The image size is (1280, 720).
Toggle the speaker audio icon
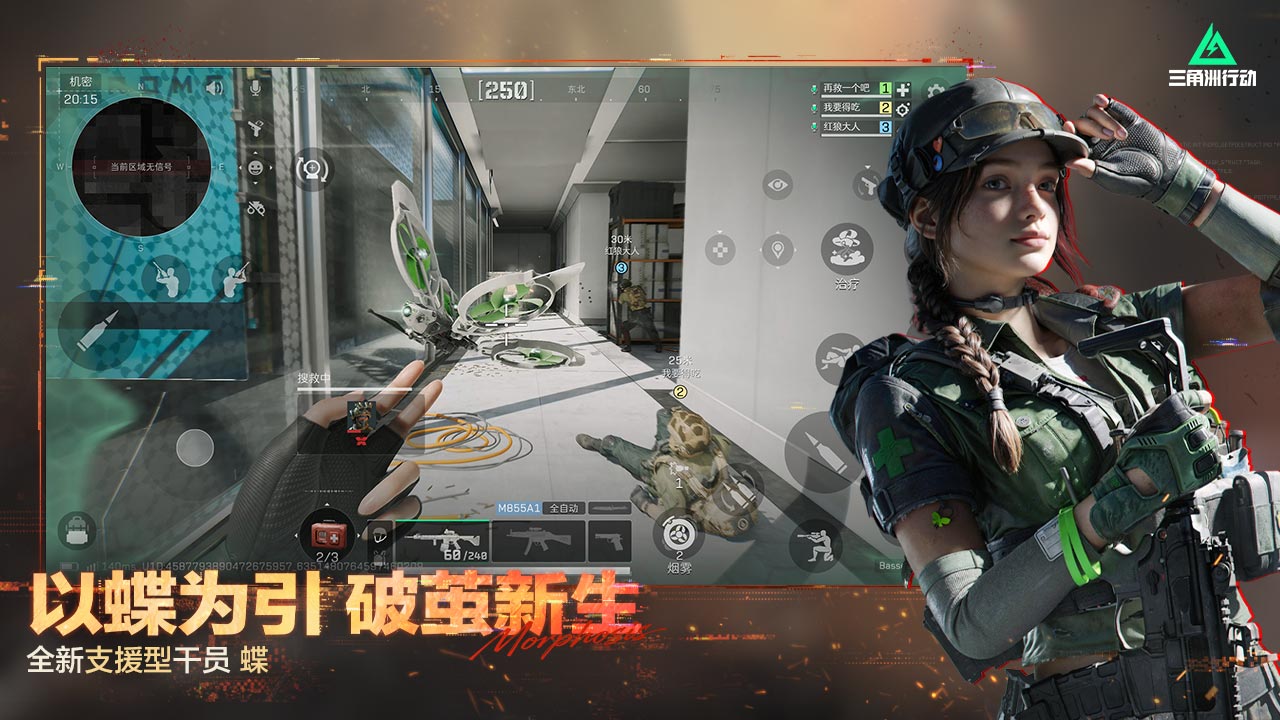[214, 88]
